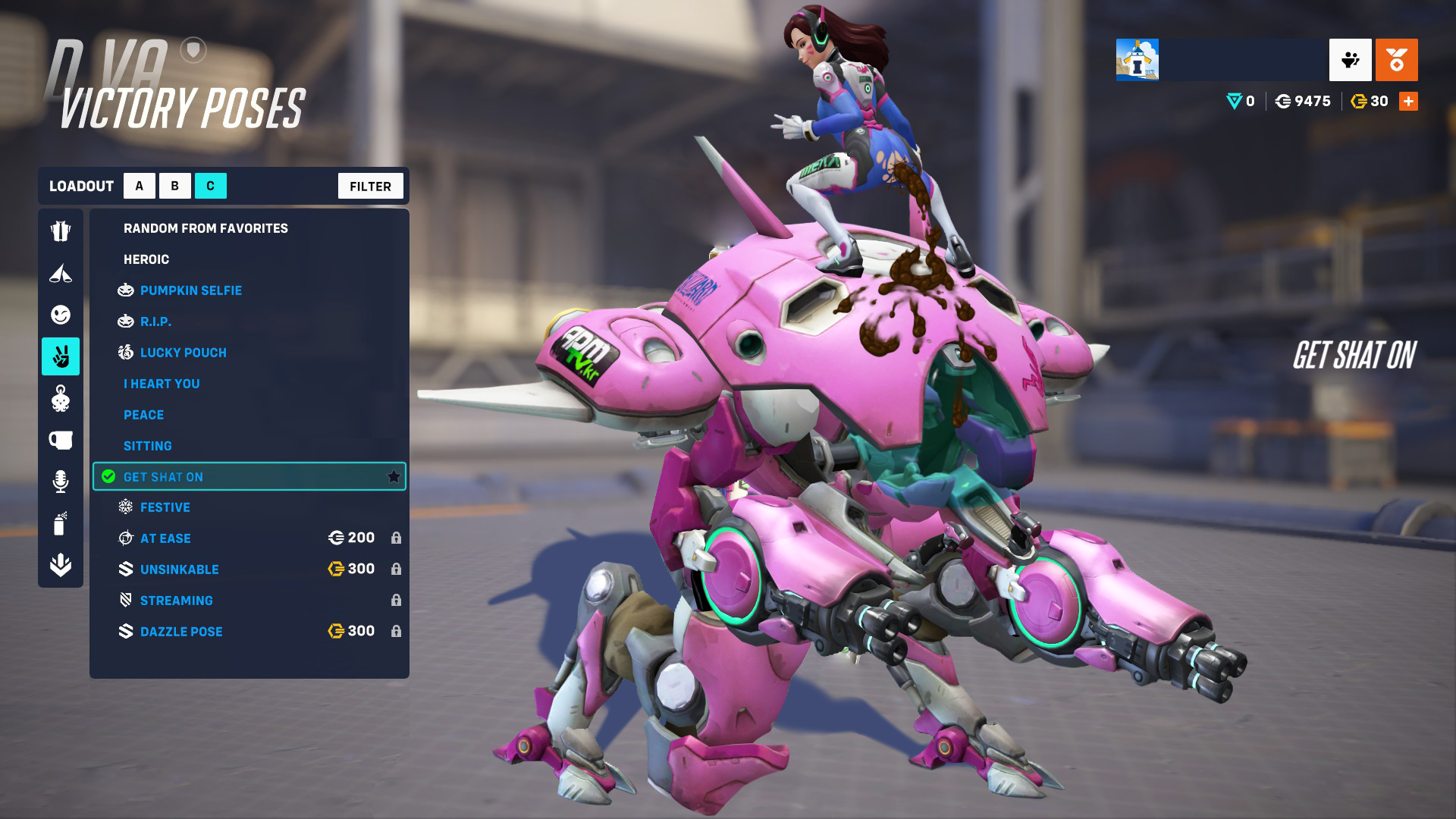Image resolution: width=1456 pixels, height=819 pixels.
Task: Equip the Lucky Pouch pose
Action: [183, 353]
